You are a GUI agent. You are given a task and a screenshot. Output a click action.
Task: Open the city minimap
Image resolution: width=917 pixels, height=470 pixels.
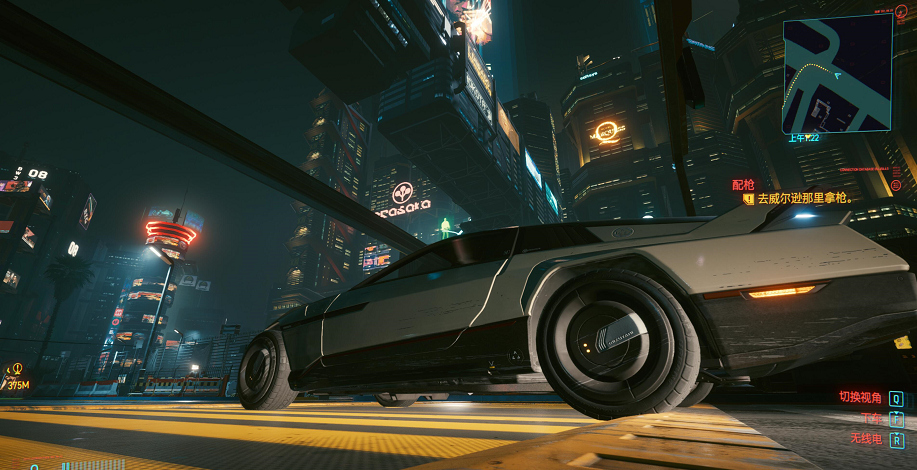click(x=836, y=72)
